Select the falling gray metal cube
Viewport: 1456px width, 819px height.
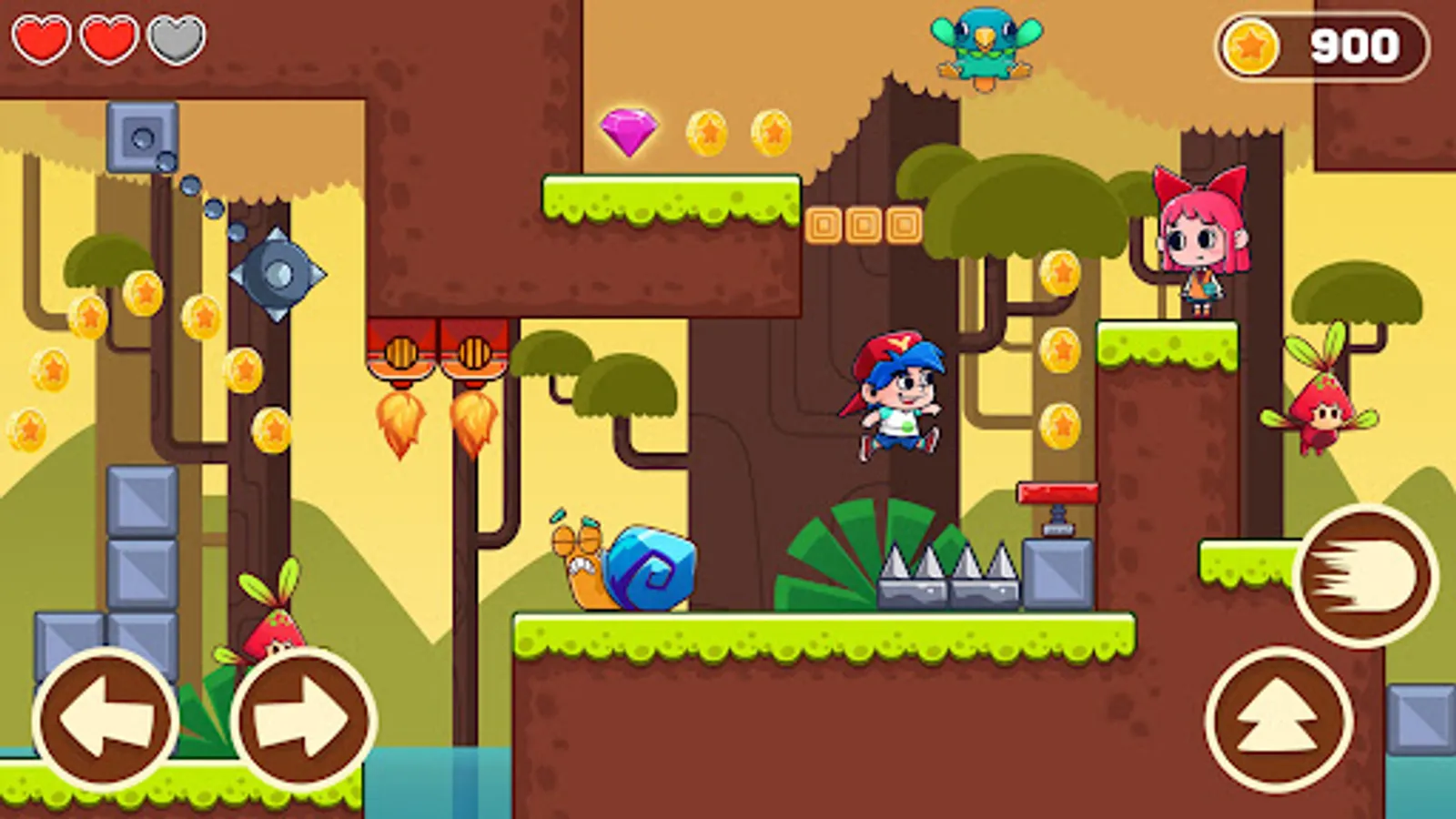click(141, 138)
